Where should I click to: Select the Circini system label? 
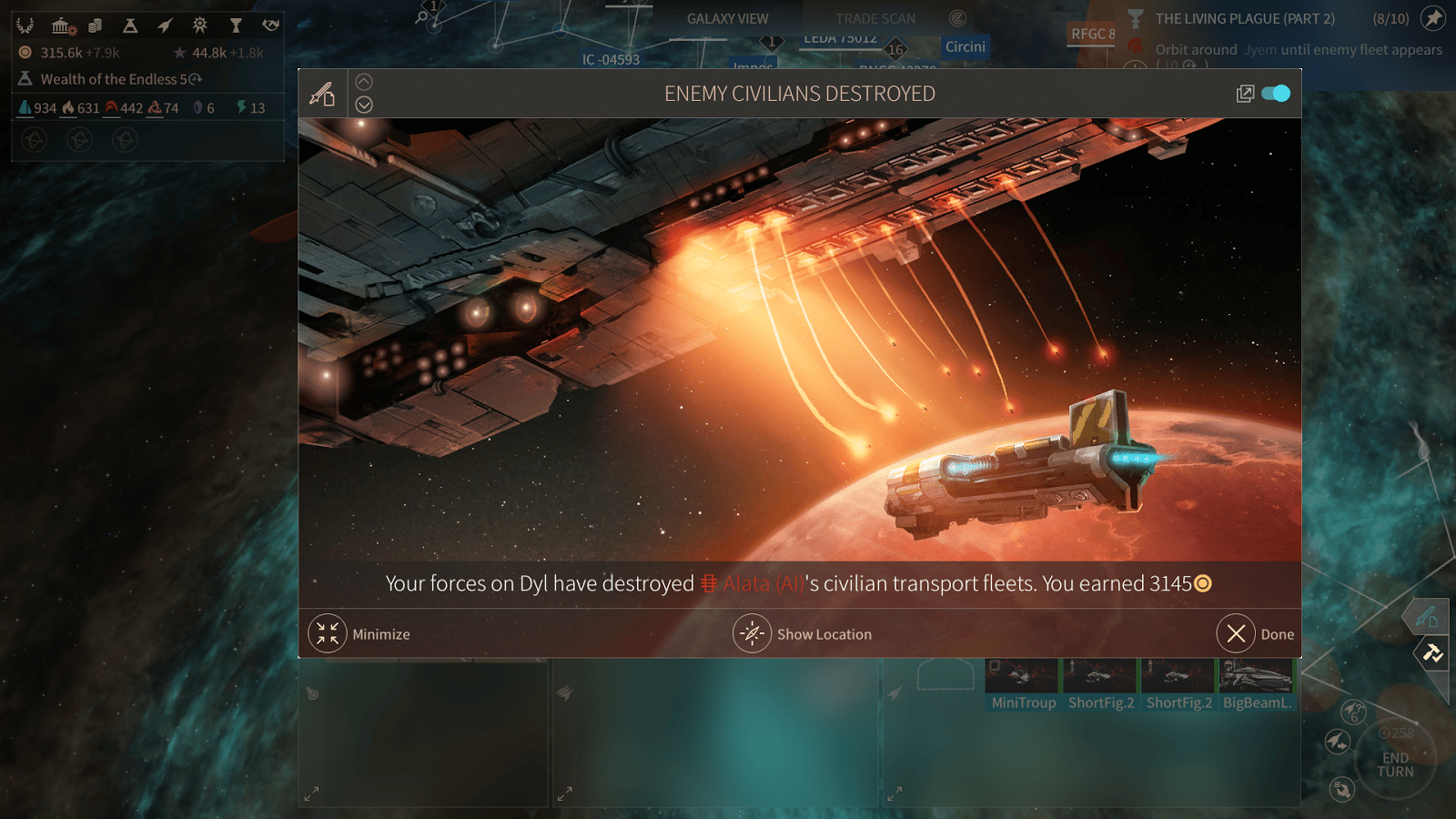point(965,46)
